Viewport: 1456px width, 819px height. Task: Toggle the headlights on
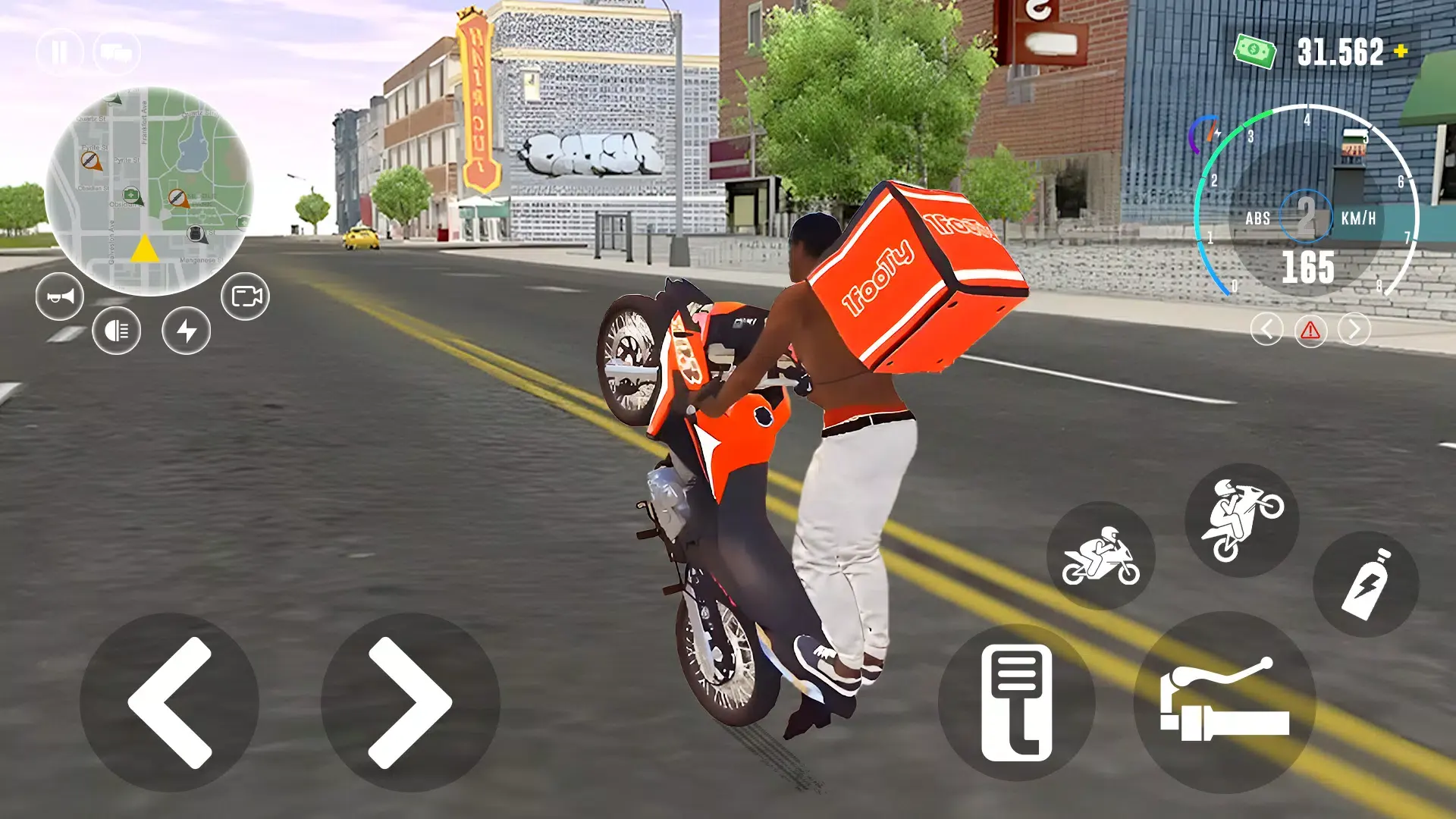click(x=115, y=331)
